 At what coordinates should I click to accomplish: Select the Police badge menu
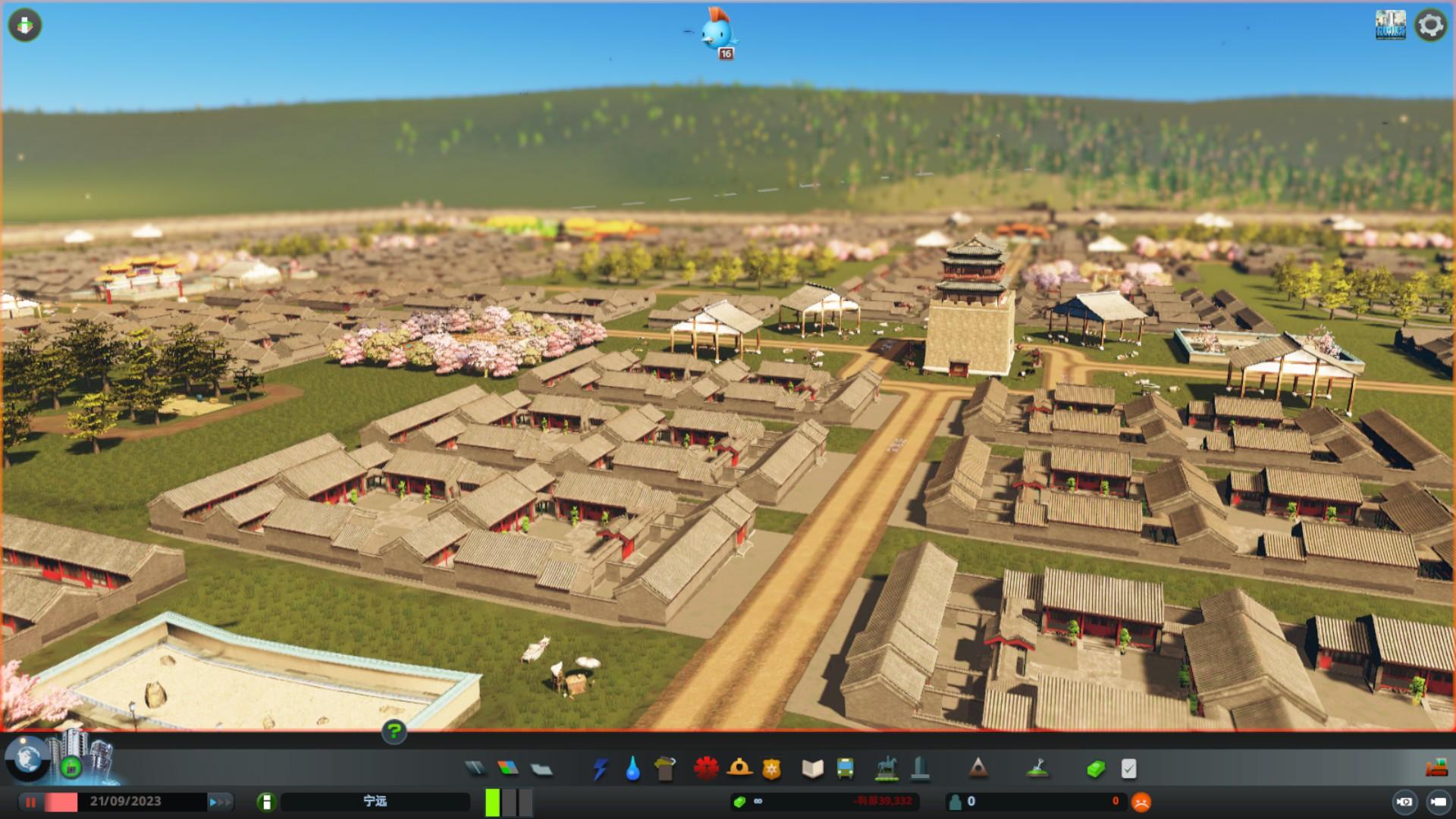771,769
